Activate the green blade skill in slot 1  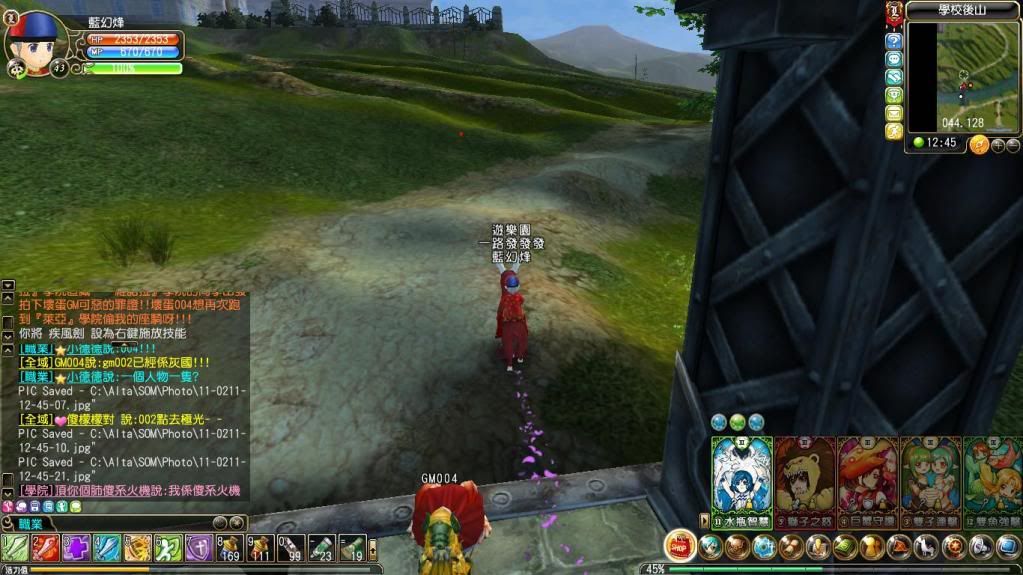click(15, 547)
